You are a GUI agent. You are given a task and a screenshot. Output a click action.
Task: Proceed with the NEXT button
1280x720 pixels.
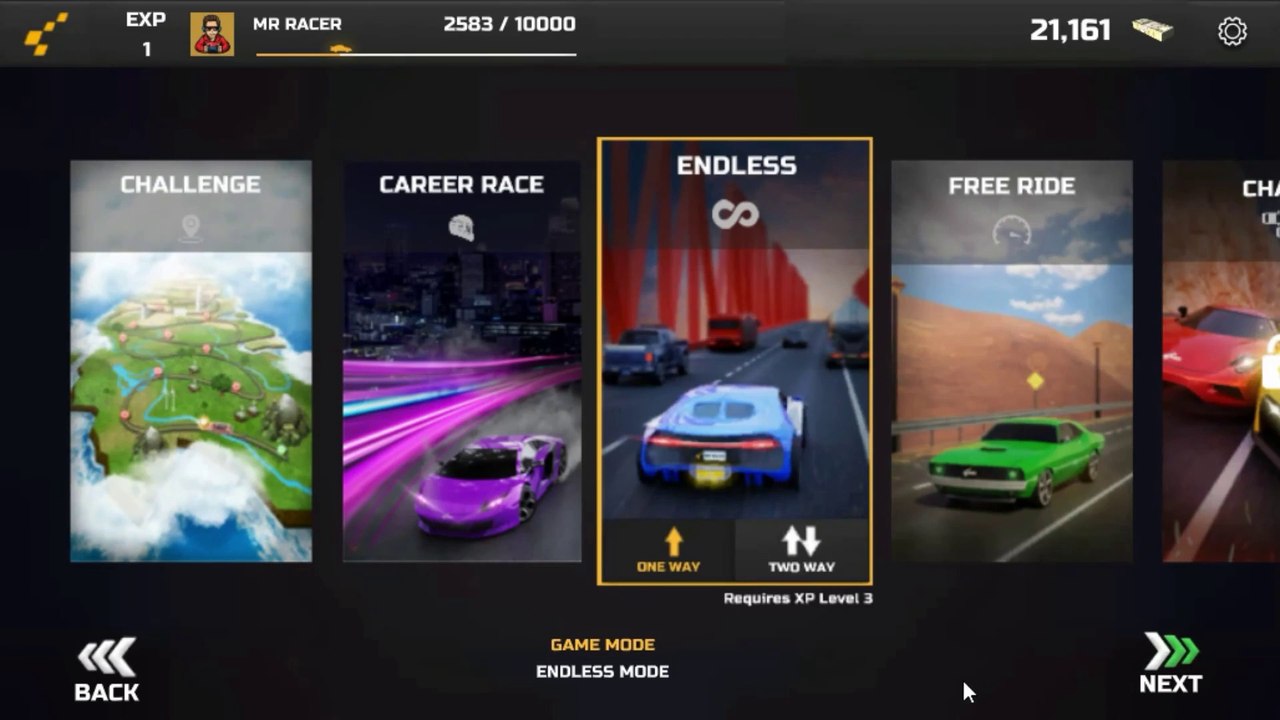tap(1171, 664)
